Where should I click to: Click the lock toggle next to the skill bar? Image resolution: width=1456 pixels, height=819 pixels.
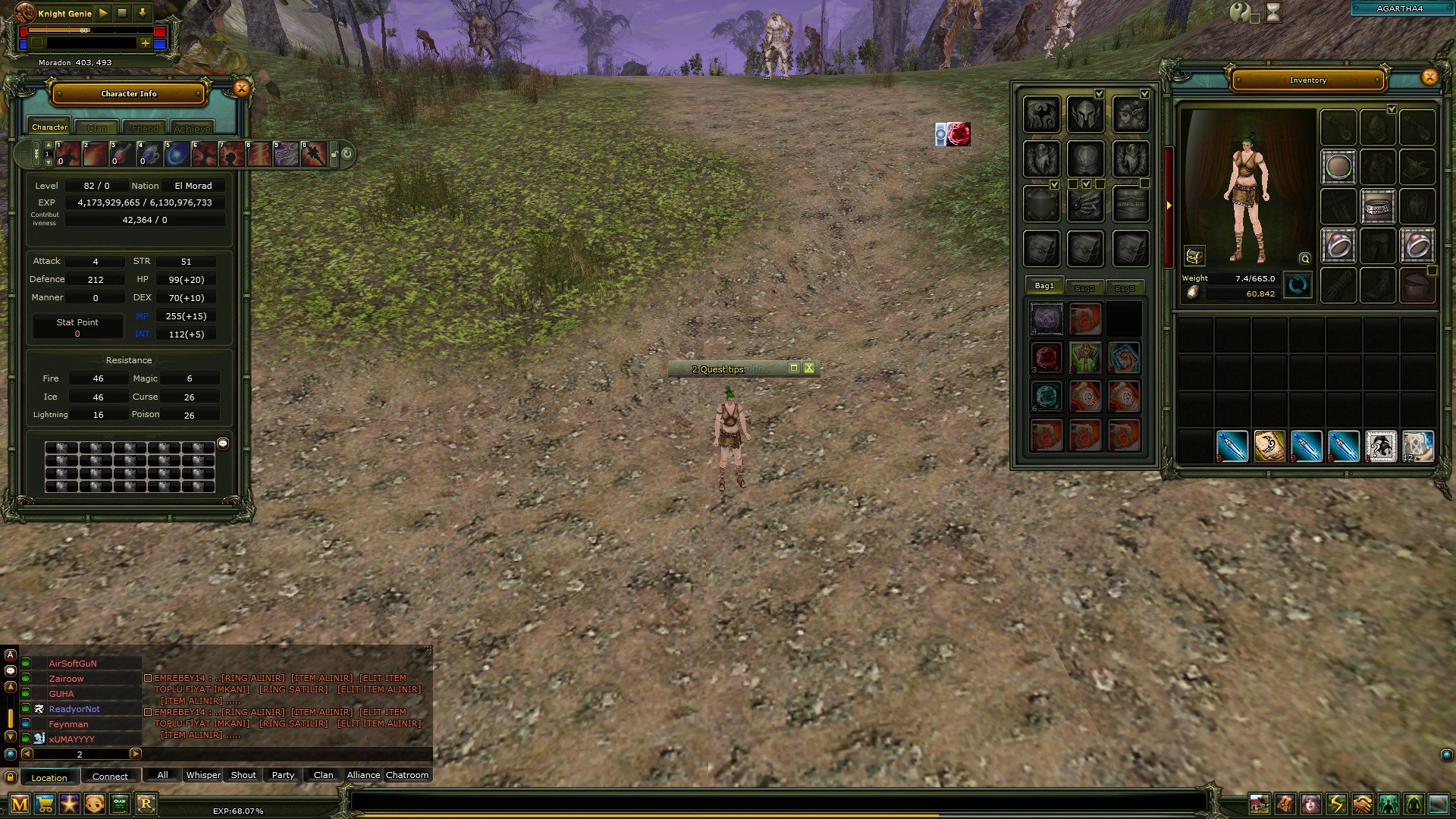335,152
